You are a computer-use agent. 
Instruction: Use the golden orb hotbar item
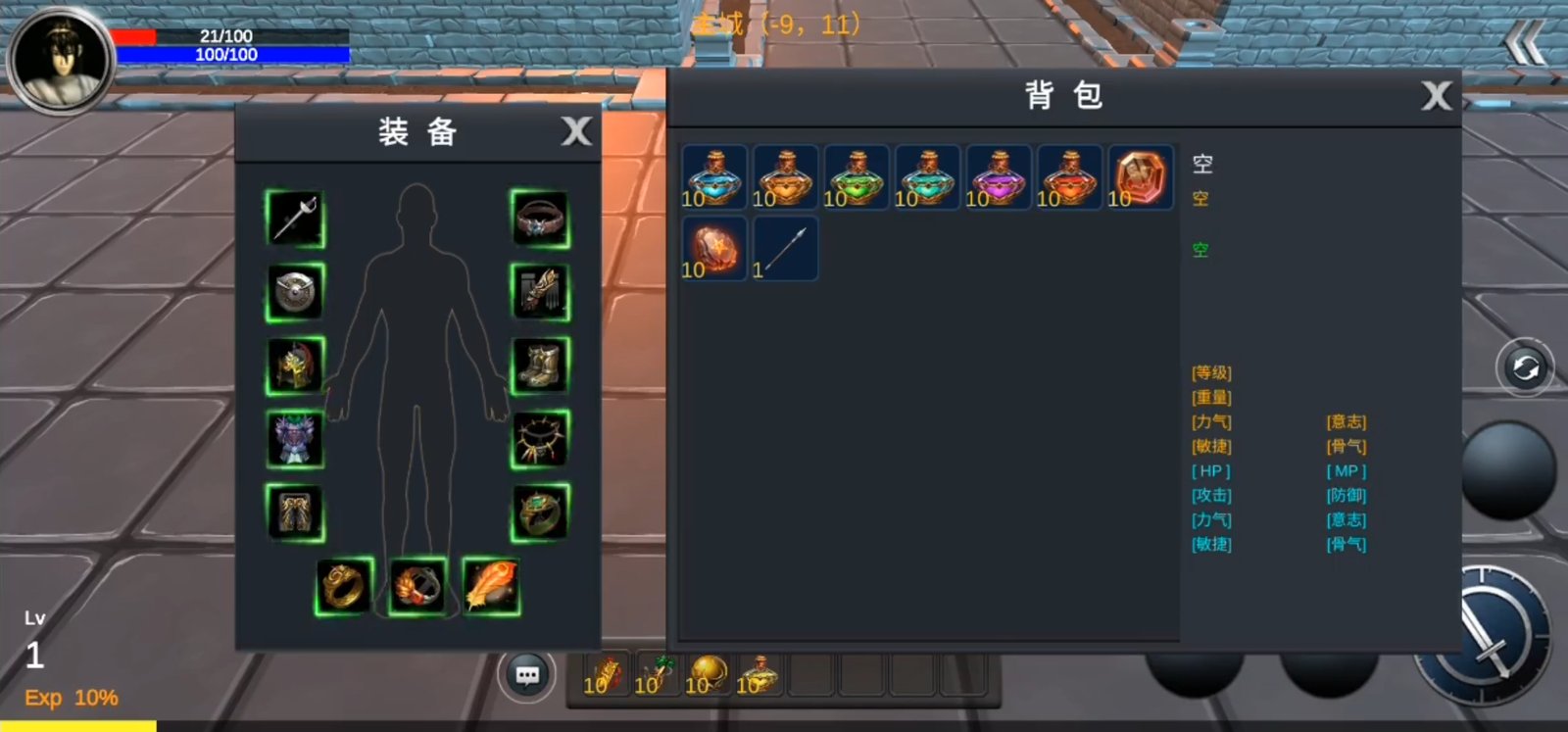click(x=707, y=674)
